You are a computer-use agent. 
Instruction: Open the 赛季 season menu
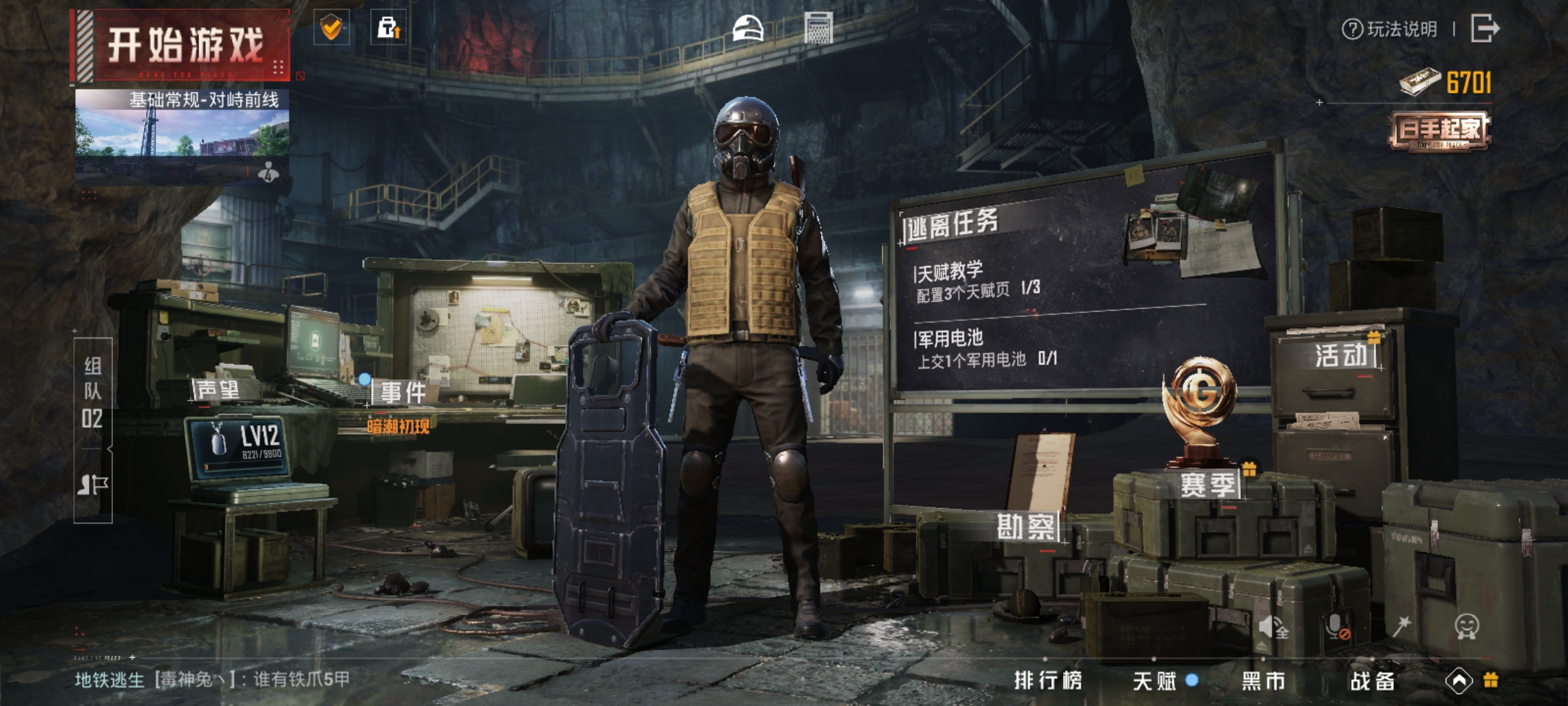pos(1207,484)
